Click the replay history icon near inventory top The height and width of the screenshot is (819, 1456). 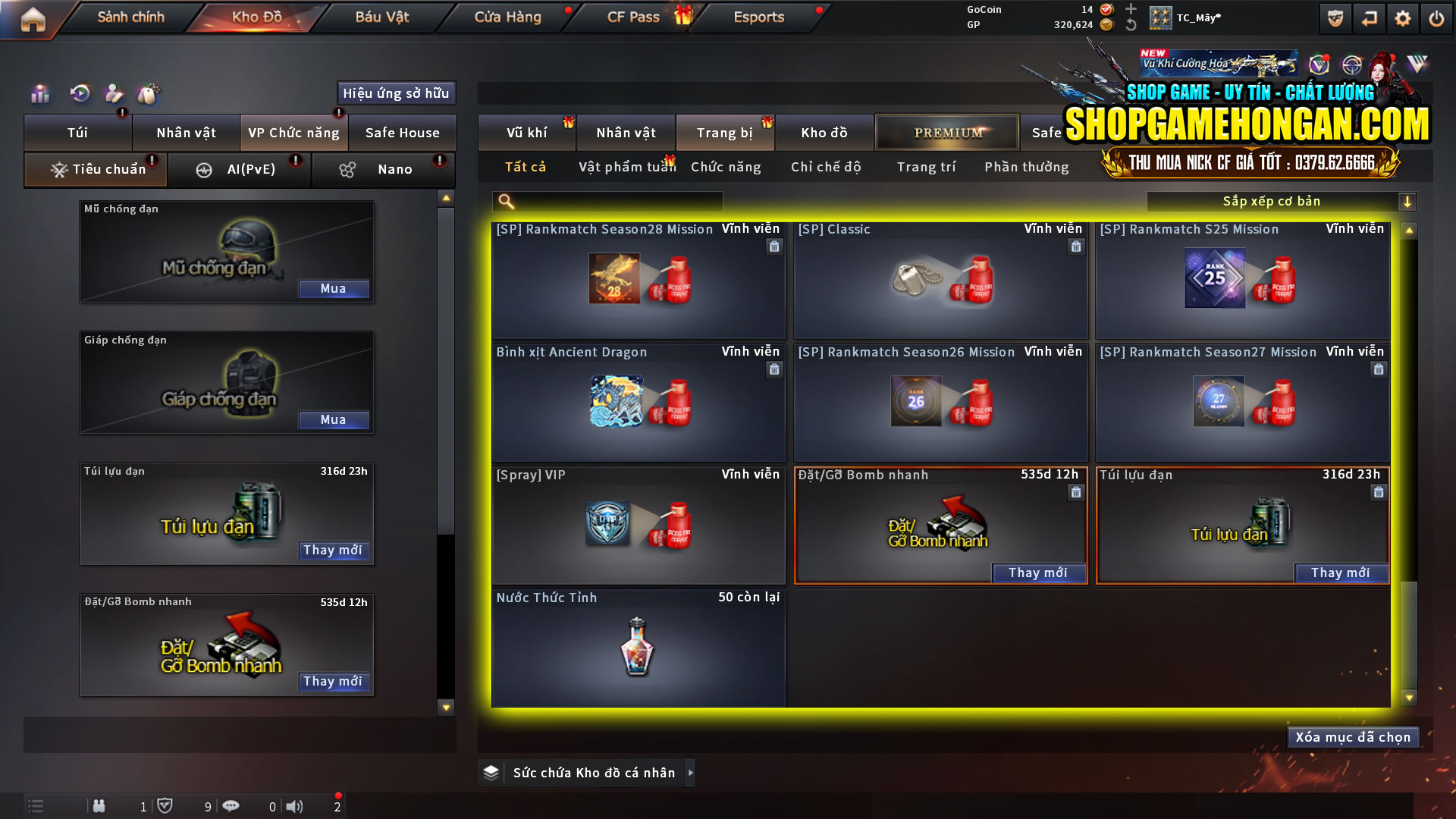point(79,93)
